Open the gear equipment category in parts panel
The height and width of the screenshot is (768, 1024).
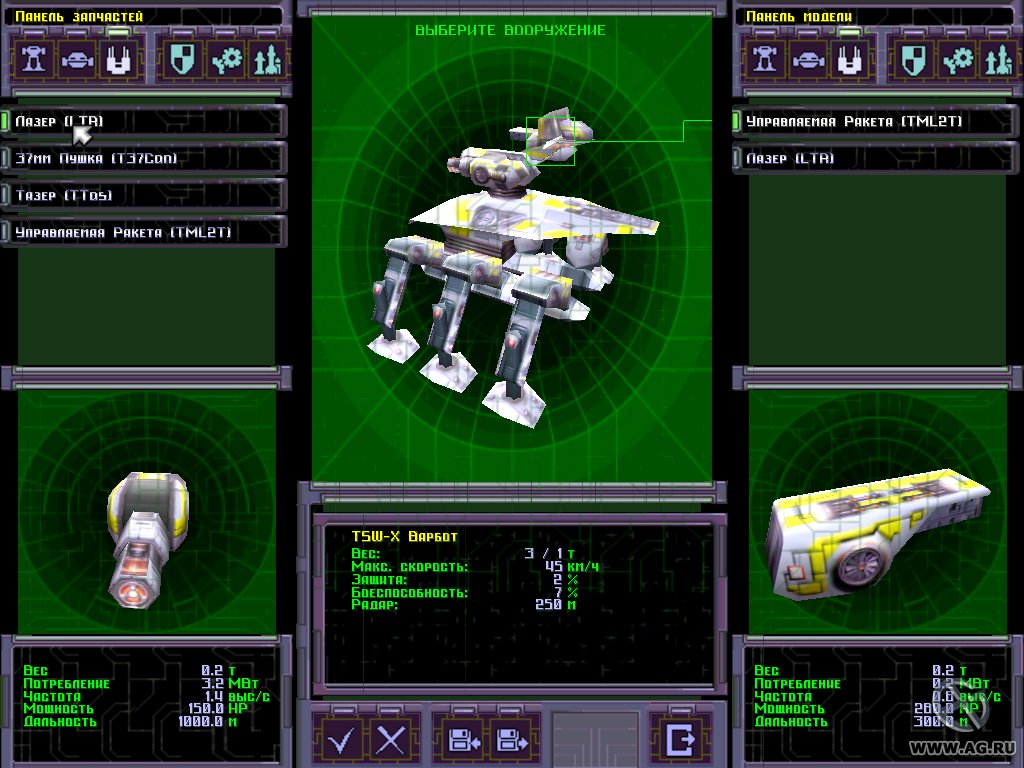[226, 59]
